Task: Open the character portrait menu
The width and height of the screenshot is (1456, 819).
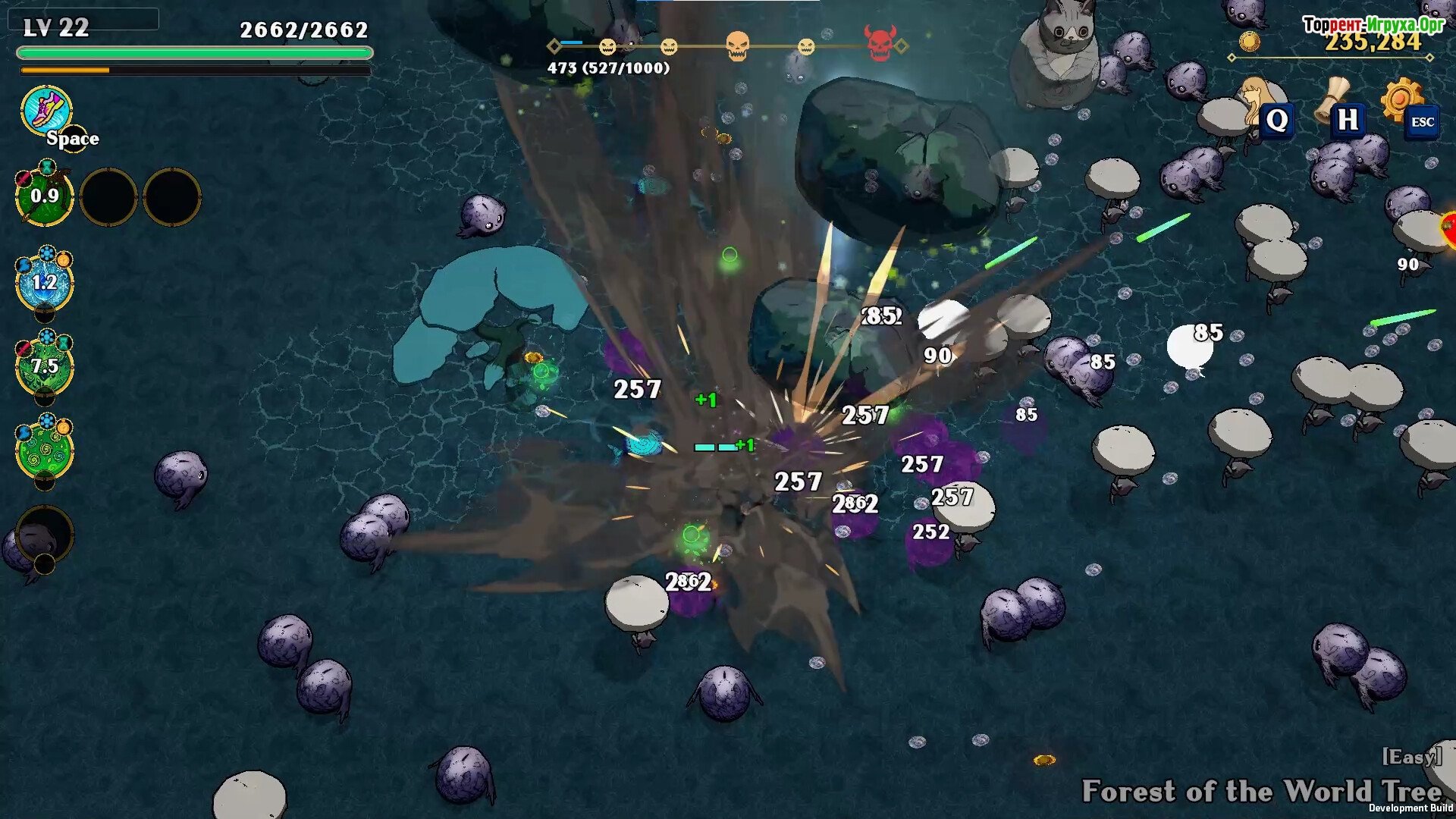Action: (x=1259, y=102)
